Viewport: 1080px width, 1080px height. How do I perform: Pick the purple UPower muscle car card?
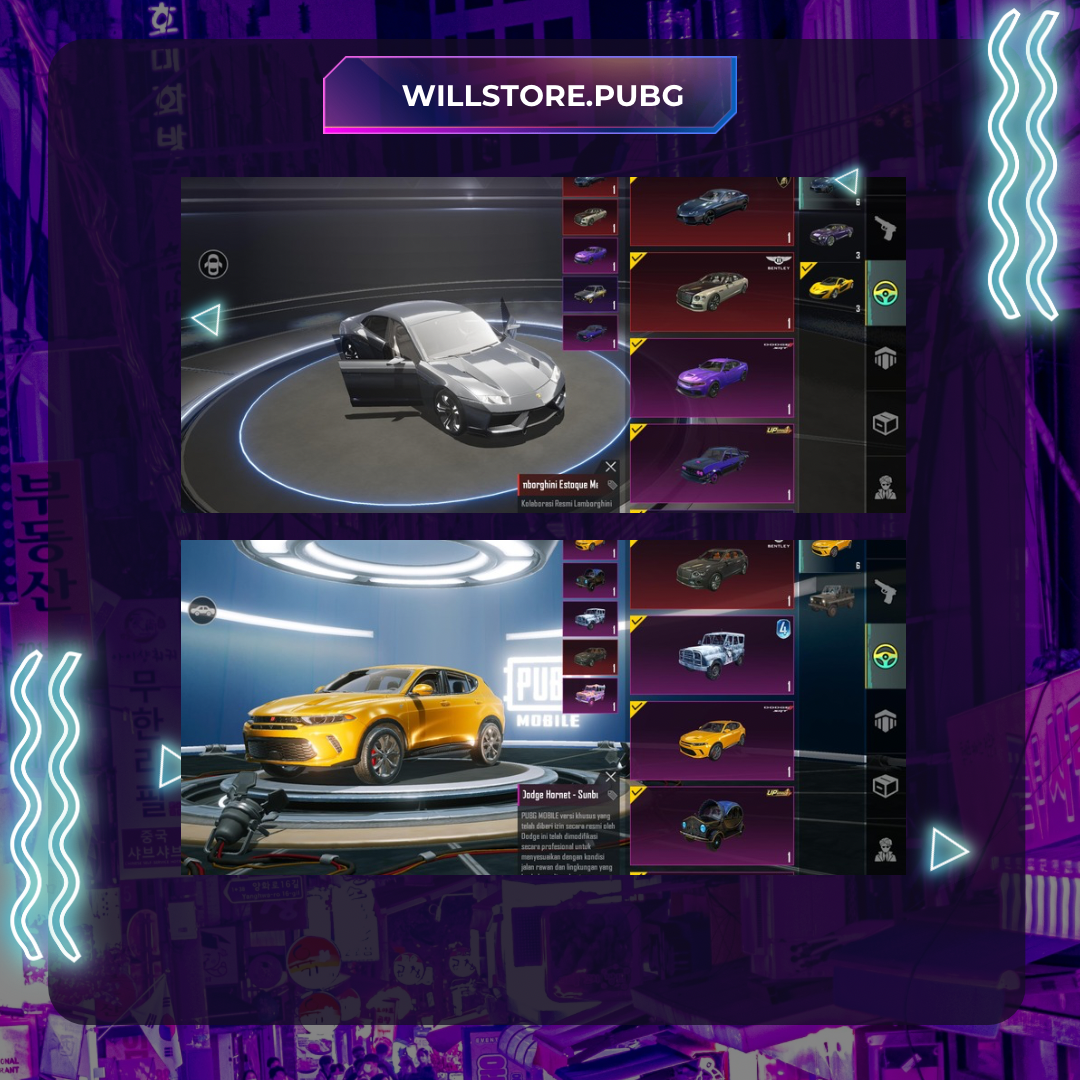tap(711, 463)
